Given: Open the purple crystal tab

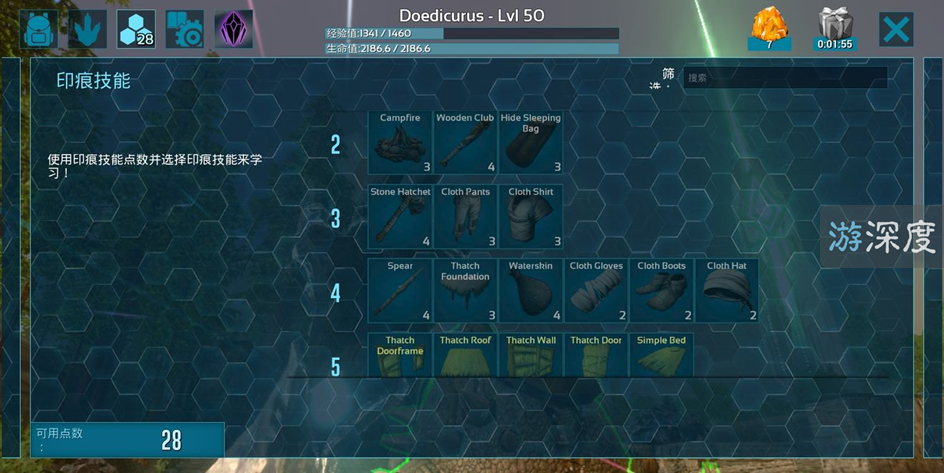Looking at the screenshot, I should click(x=233, y=29).
